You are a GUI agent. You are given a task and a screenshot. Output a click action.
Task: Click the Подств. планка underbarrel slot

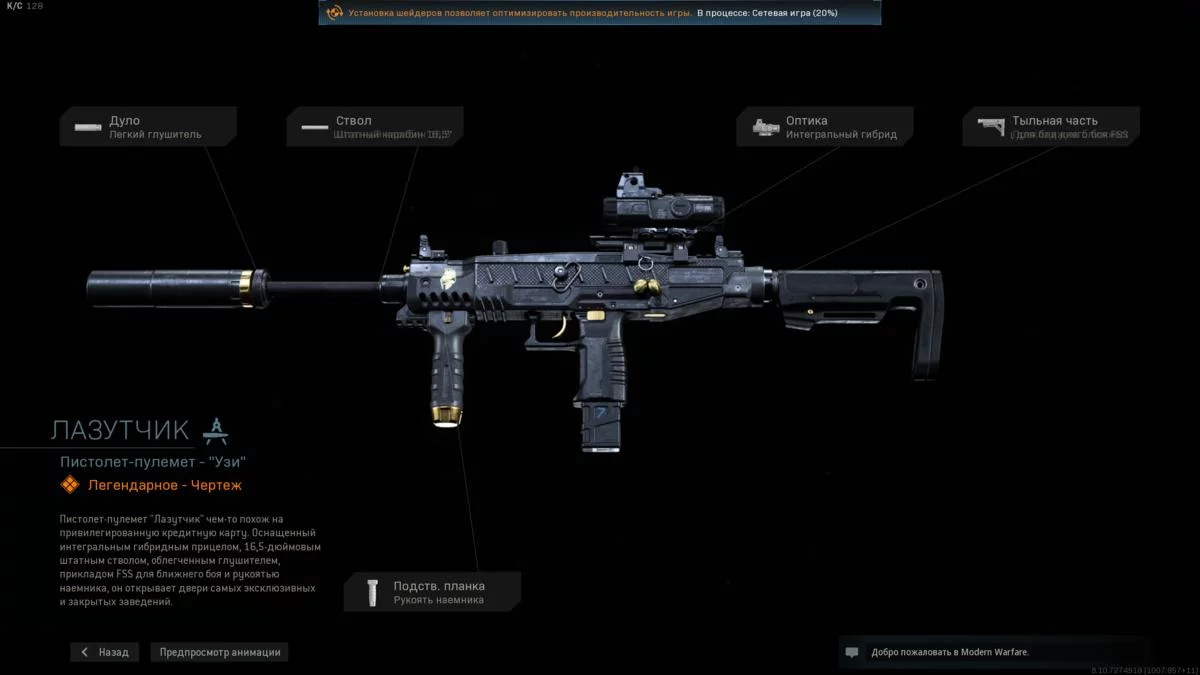click(x=432, y=592)
